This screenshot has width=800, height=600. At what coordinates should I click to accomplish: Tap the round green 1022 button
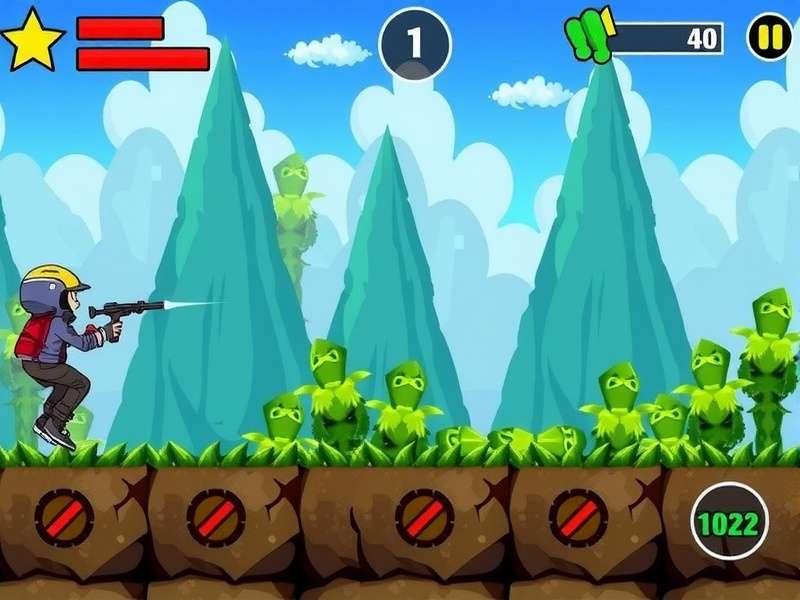729,521
